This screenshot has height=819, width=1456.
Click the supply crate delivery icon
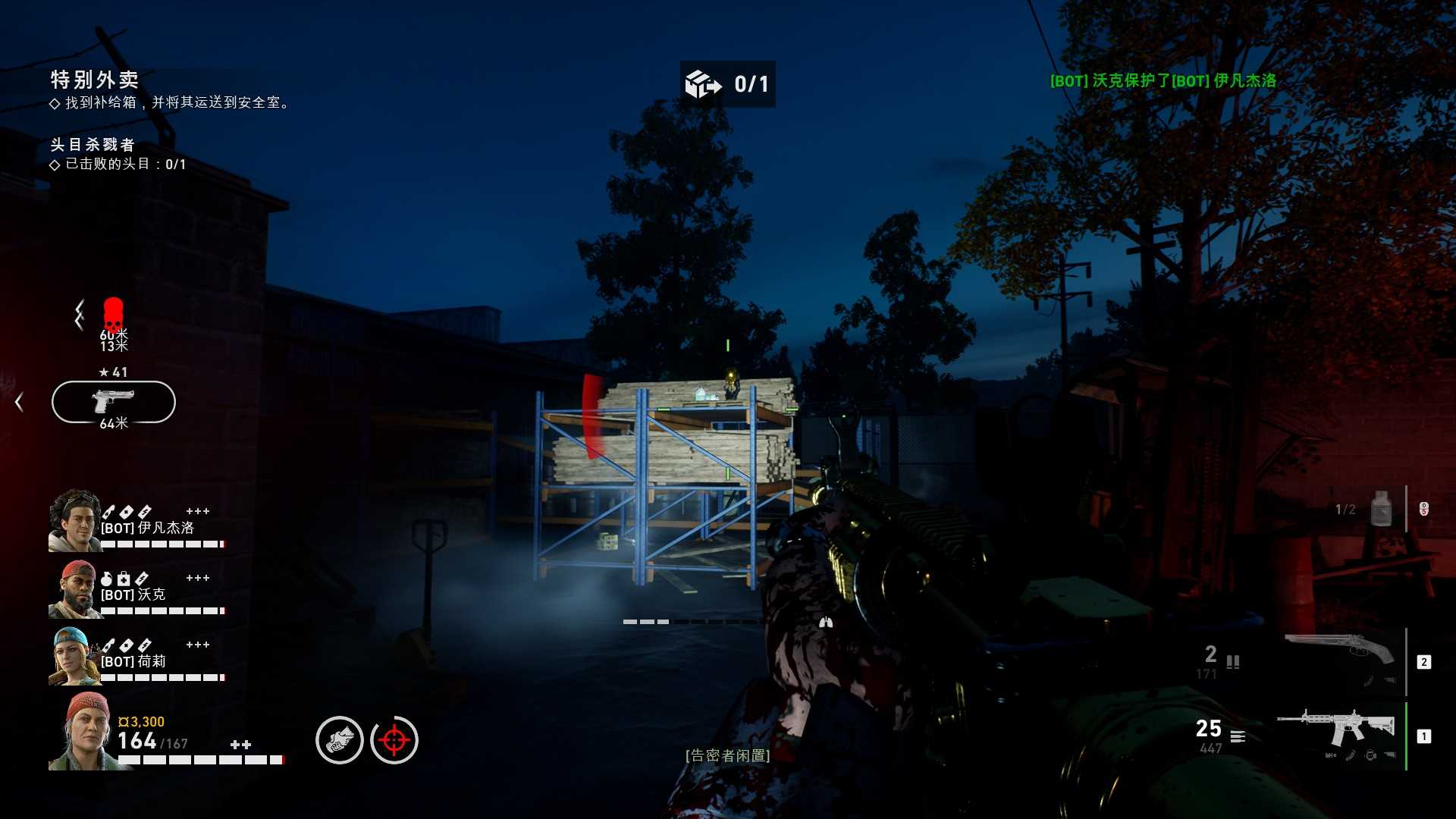[704, 84]
